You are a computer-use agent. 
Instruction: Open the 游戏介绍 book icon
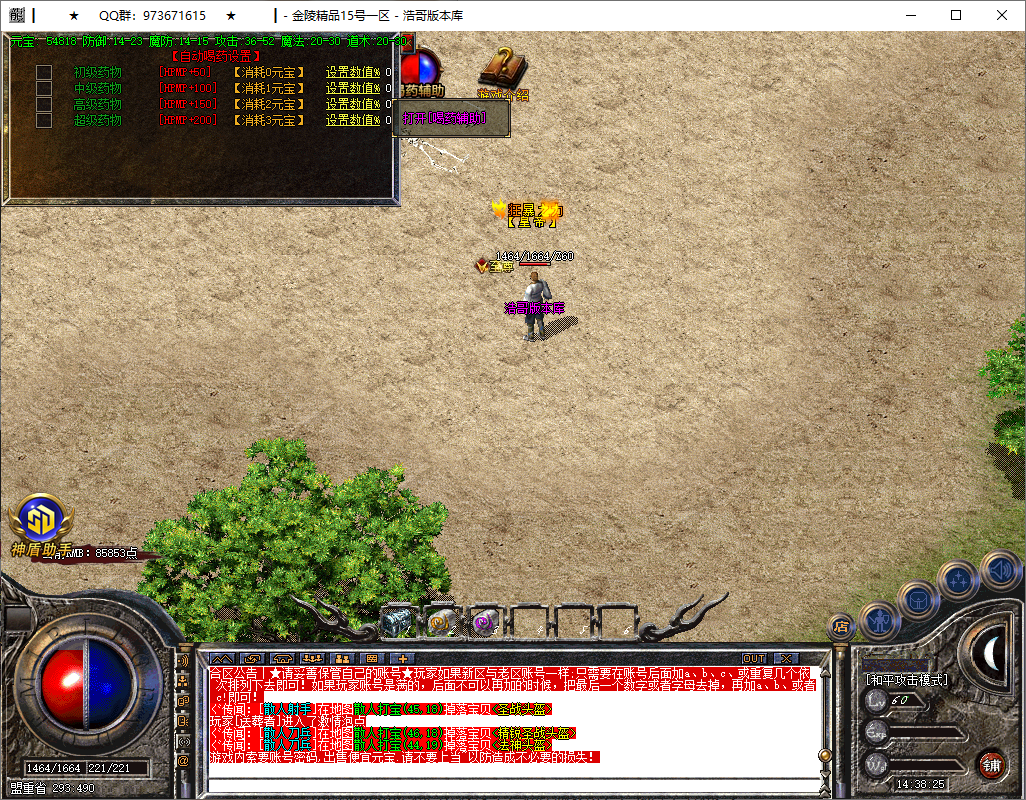[x=500, y=70]
